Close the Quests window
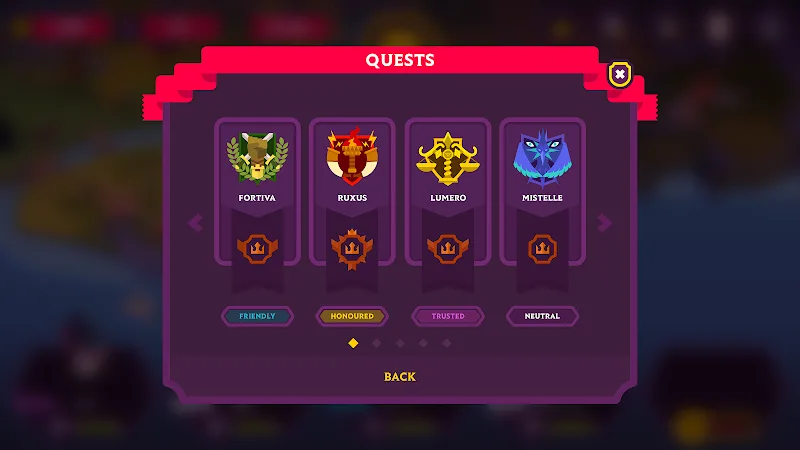Viewport: 800px width, 450px height. 620,74
